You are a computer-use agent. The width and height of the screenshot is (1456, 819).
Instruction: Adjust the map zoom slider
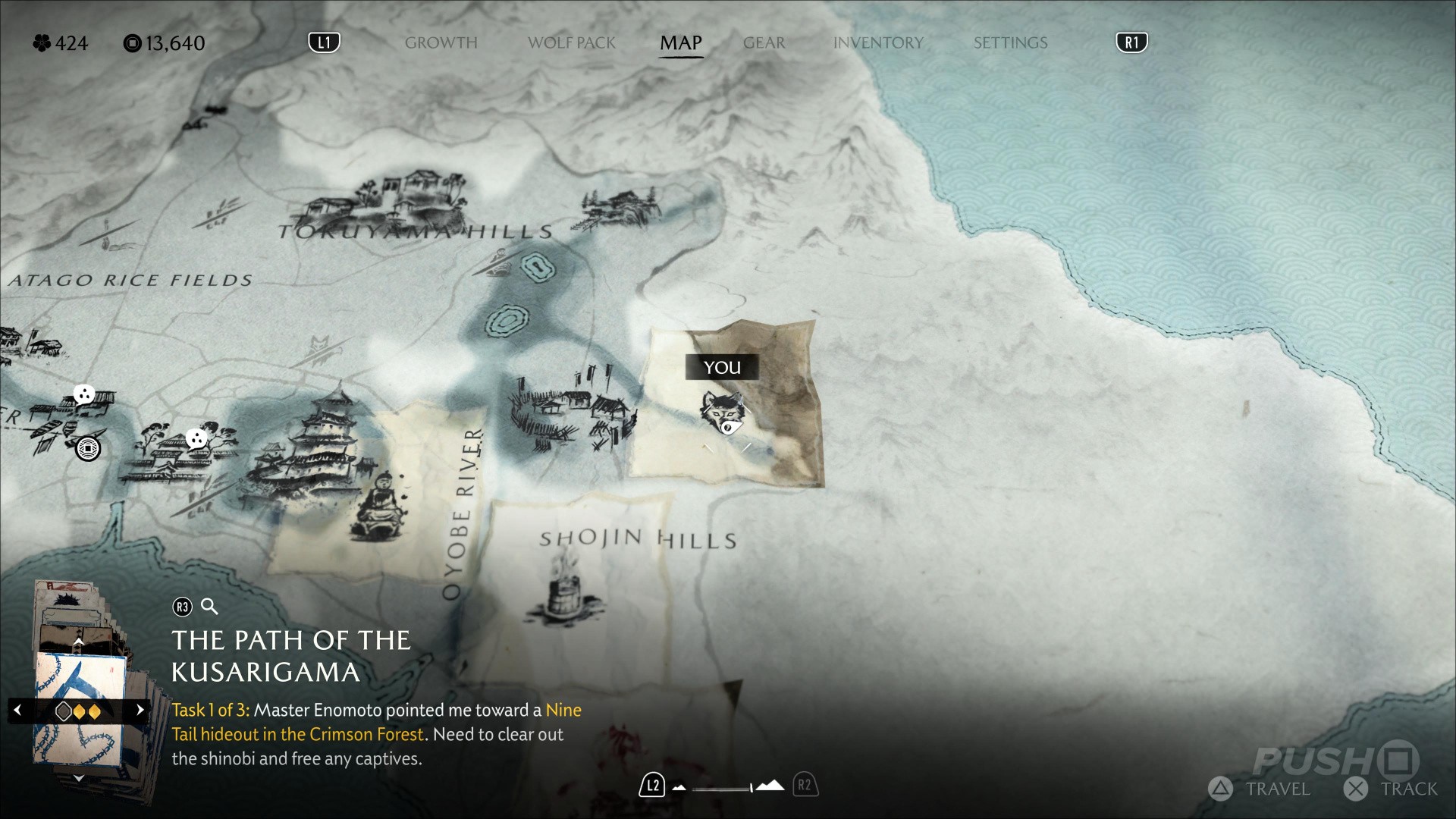coord(724,788)
